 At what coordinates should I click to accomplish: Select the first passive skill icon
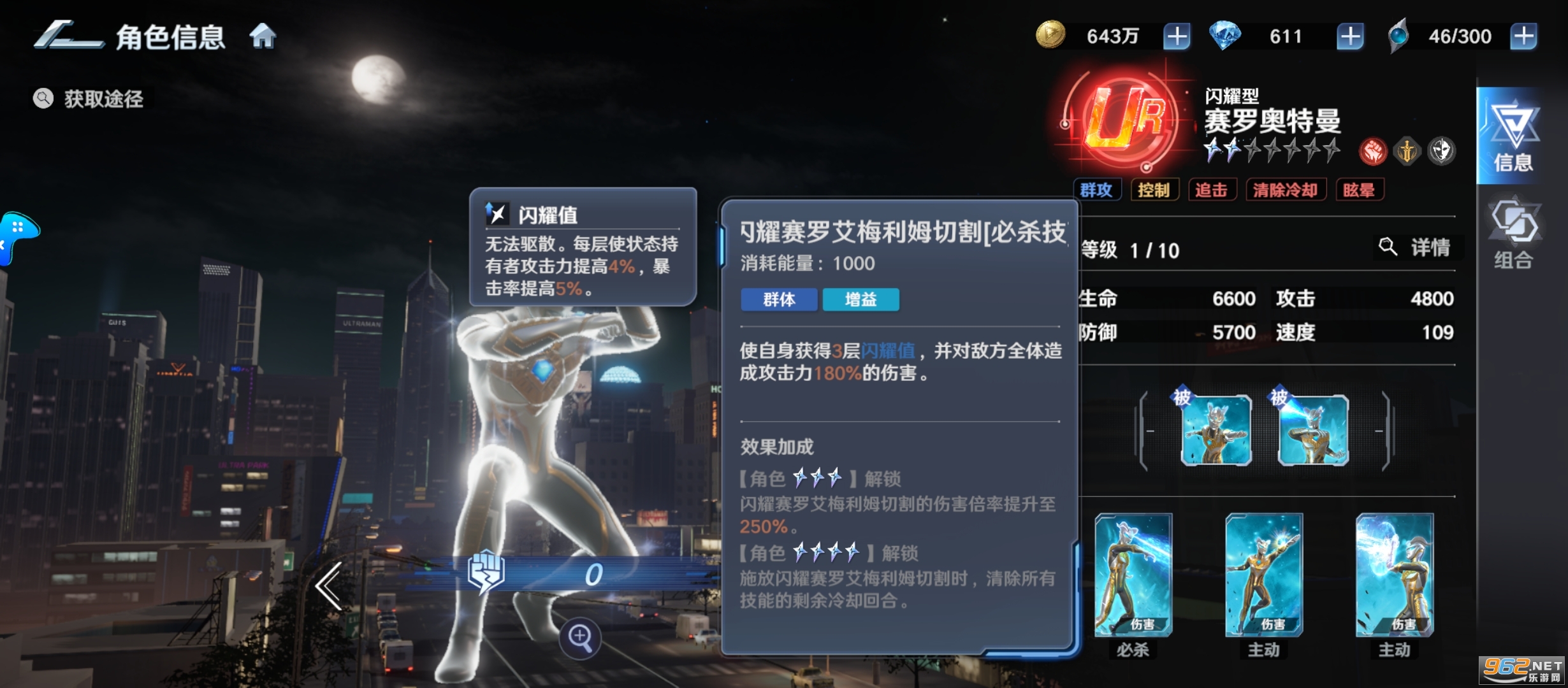click(1216, 429)
